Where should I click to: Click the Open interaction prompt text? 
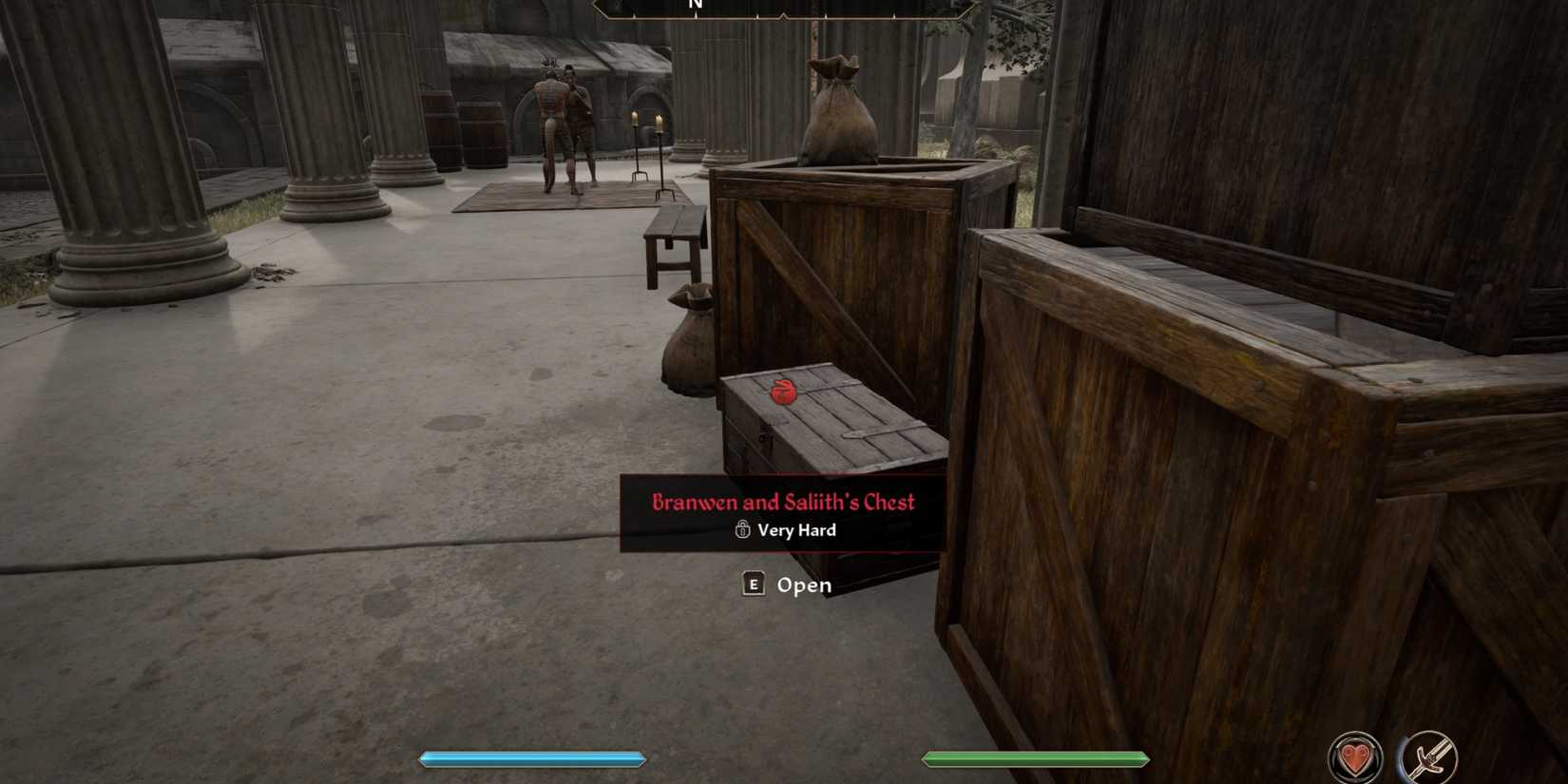[804, 585]
